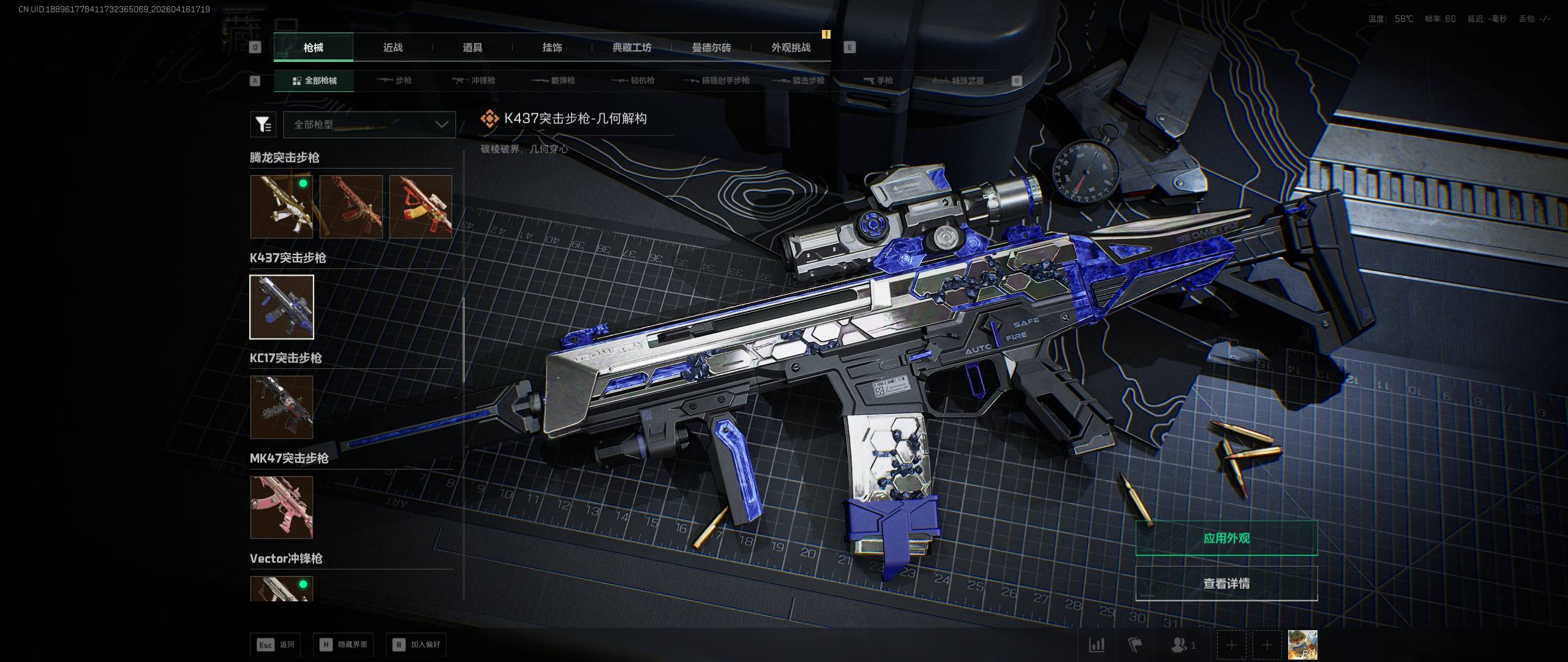Switch to the 曼德尔砖 tab

pyautogui.click(x=711, y=48)
